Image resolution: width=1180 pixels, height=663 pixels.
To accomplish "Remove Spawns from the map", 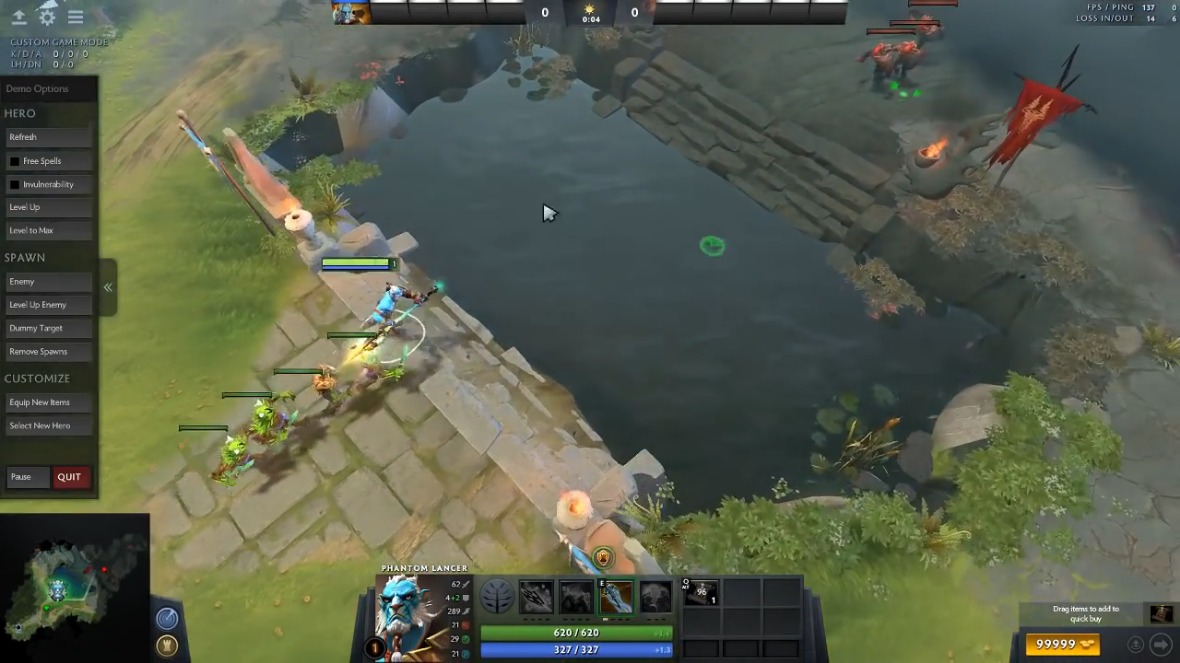I will coord(48,352).
